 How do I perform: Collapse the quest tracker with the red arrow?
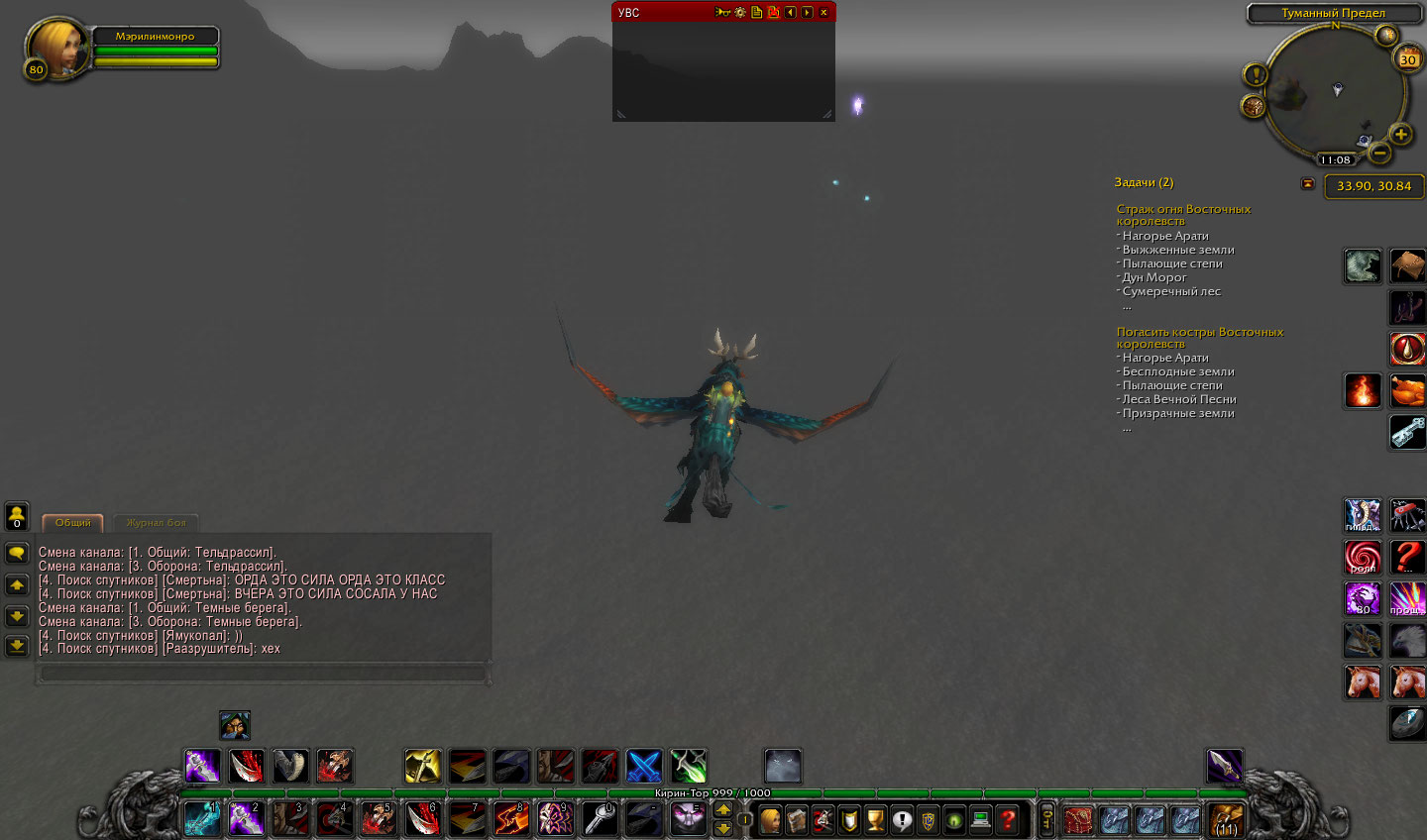pyautogui.click(x=1307, y=183)
